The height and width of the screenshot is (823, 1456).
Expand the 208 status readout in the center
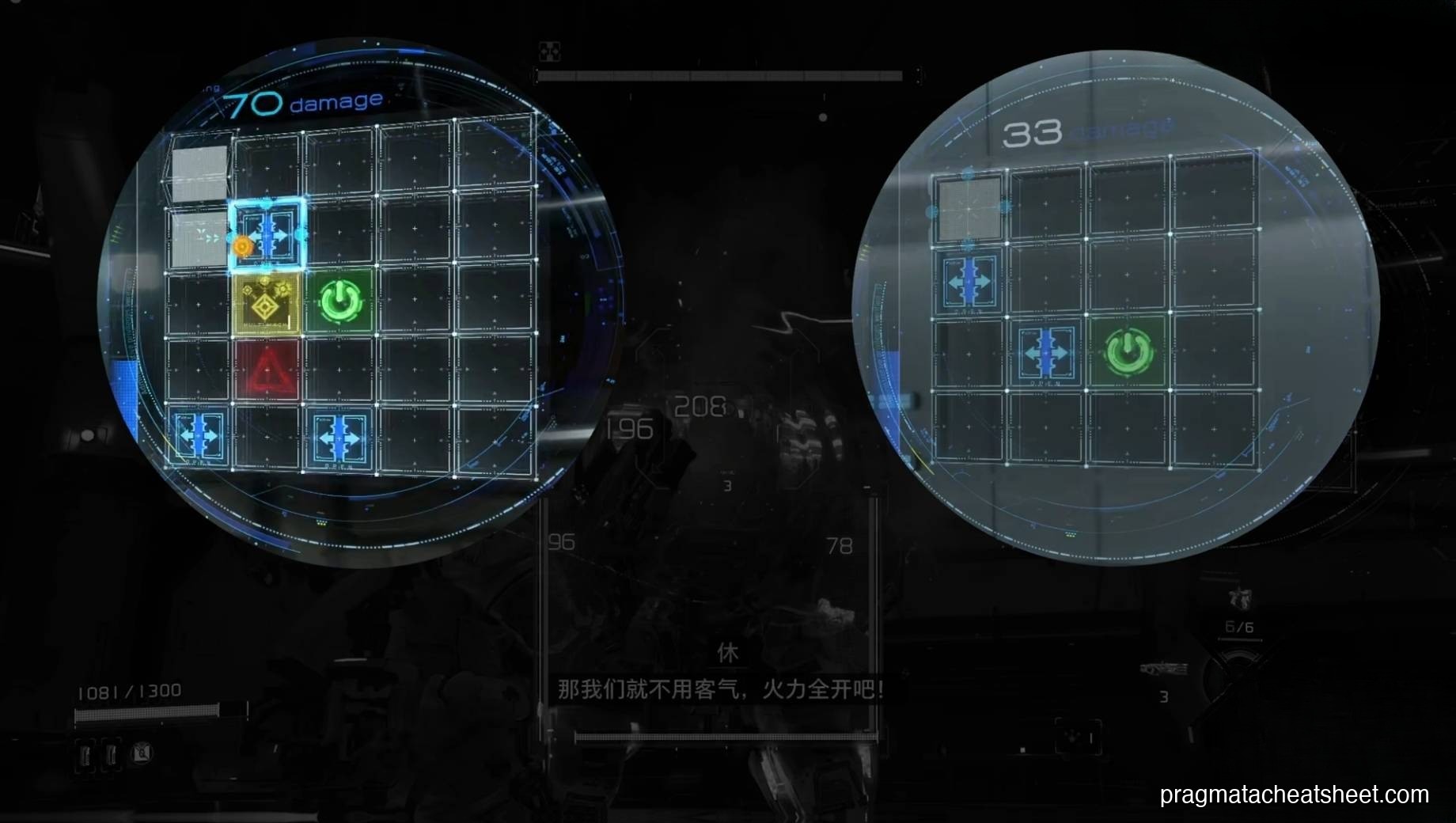pyautogui.click(x=700, y=405)
